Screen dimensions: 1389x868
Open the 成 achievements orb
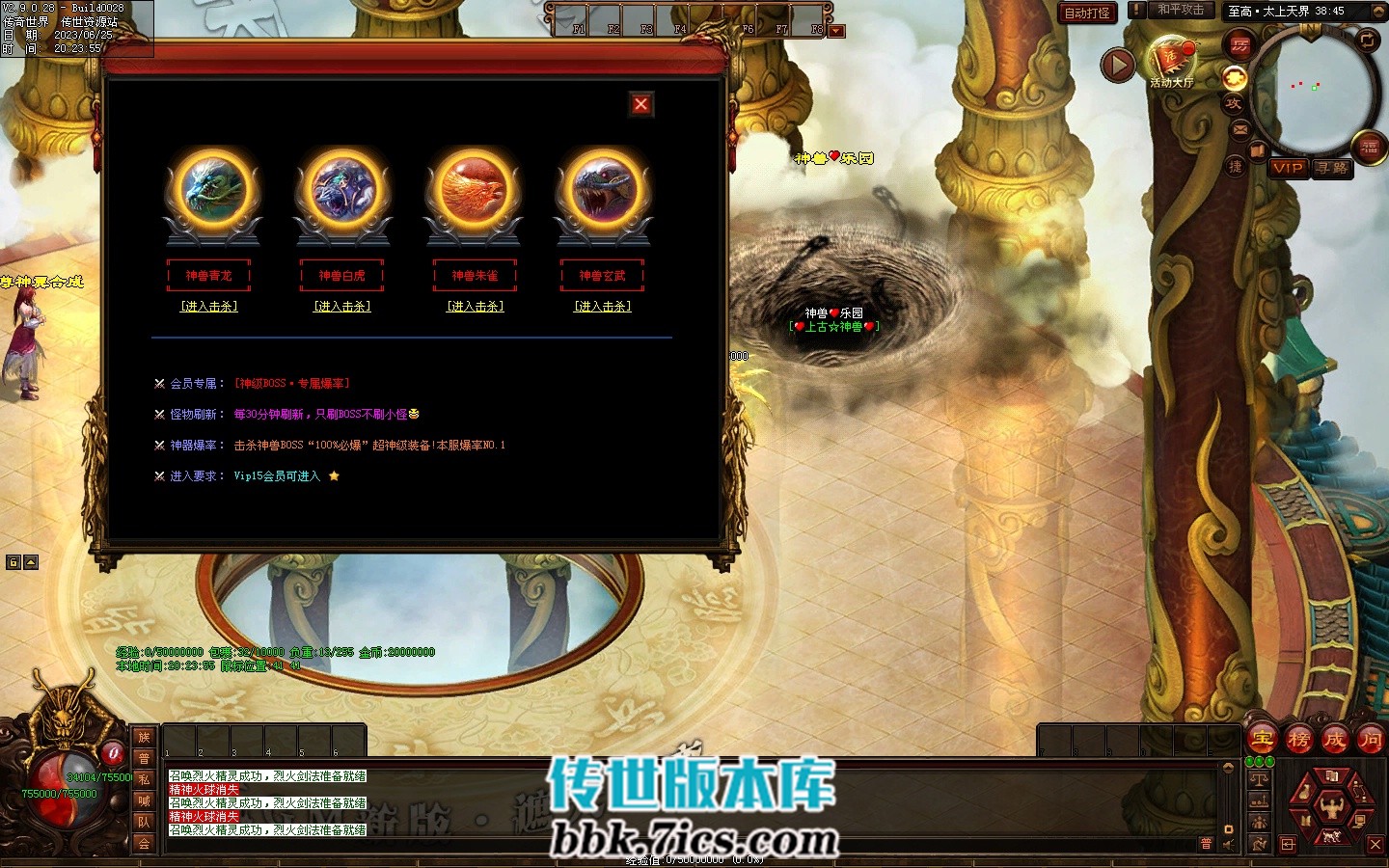click(x=1334, y=740)
